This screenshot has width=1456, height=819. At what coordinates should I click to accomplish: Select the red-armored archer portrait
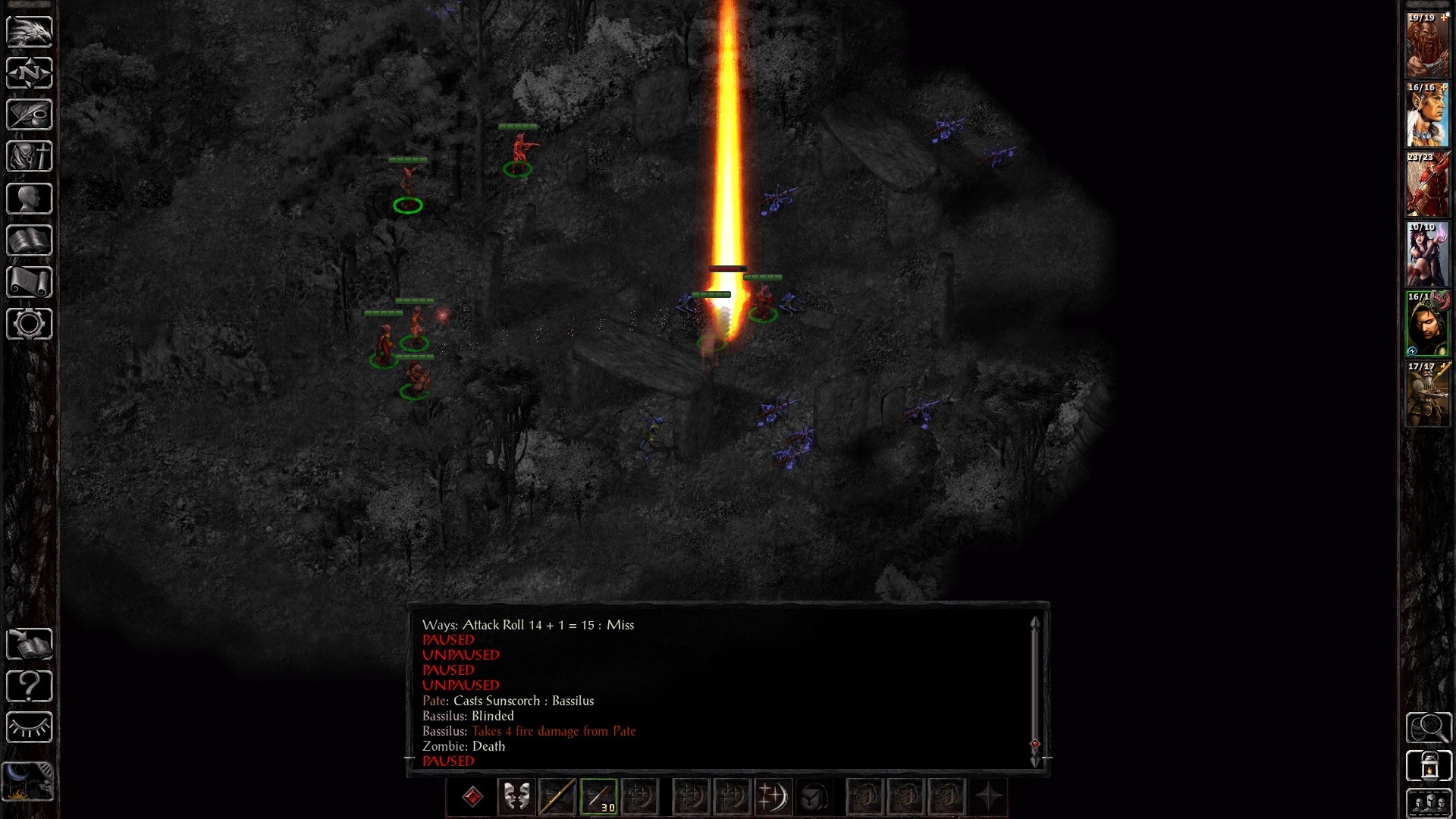point(1428,185)
